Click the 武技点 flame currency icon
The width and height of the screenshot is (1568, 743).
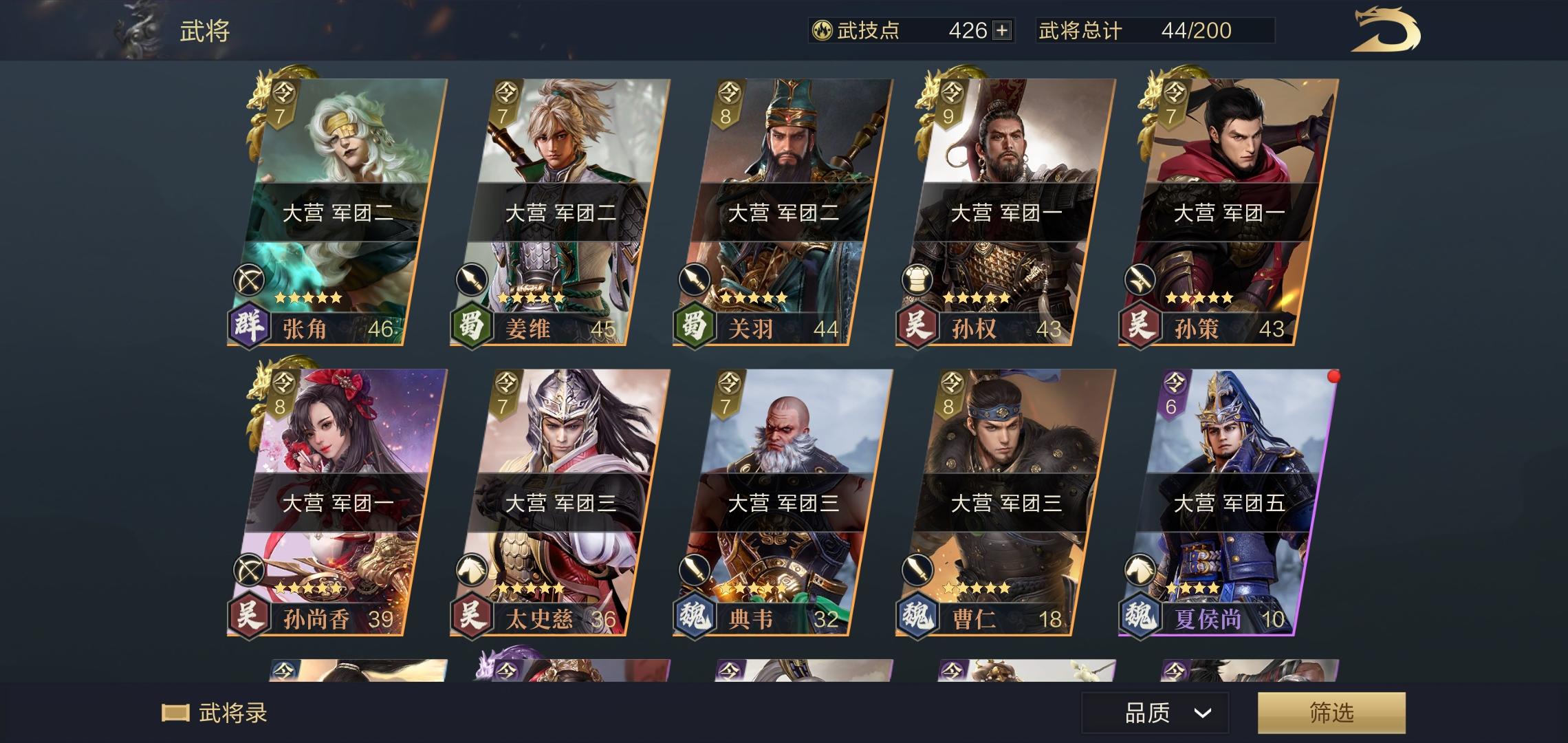(x=823, y=30)
